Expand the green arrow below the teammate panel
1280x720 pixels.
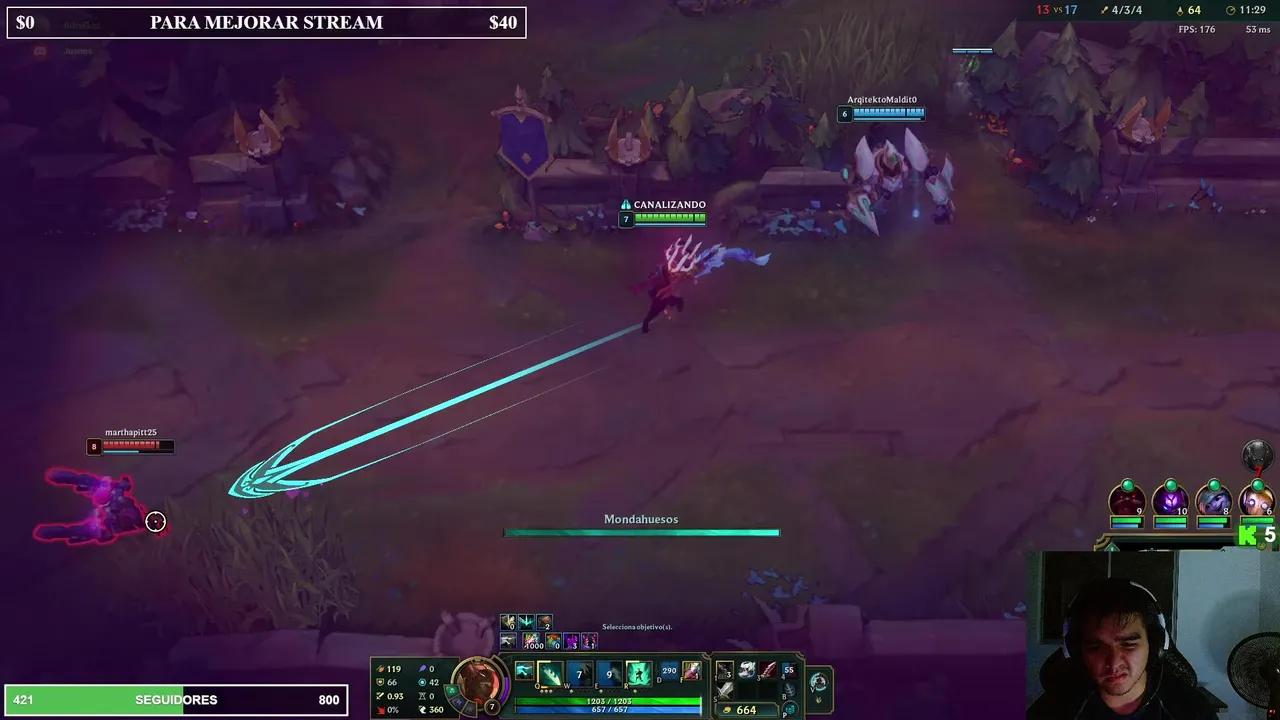tap(1112, 548)
